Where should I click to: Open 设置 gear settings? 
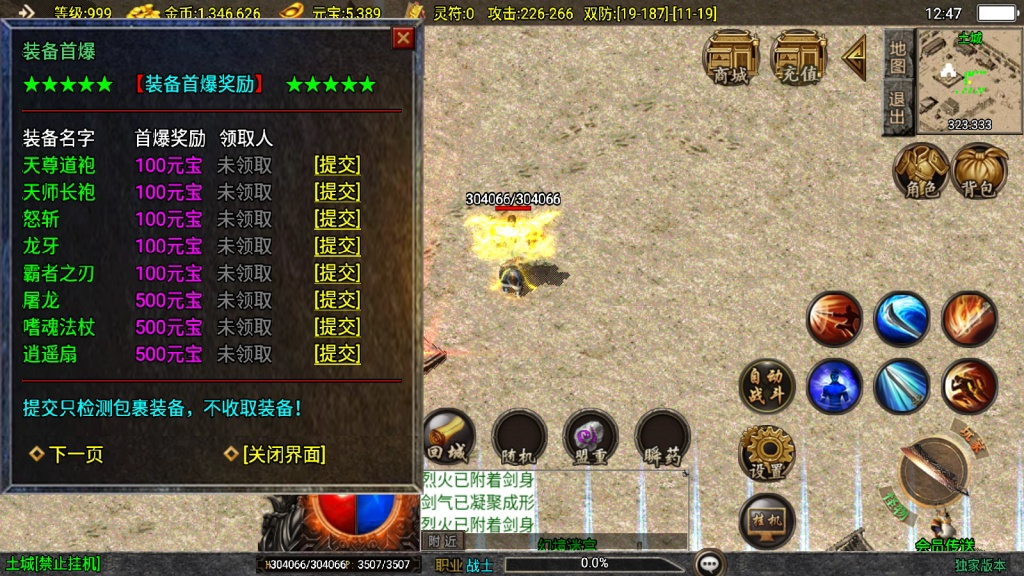pos(767,454)
